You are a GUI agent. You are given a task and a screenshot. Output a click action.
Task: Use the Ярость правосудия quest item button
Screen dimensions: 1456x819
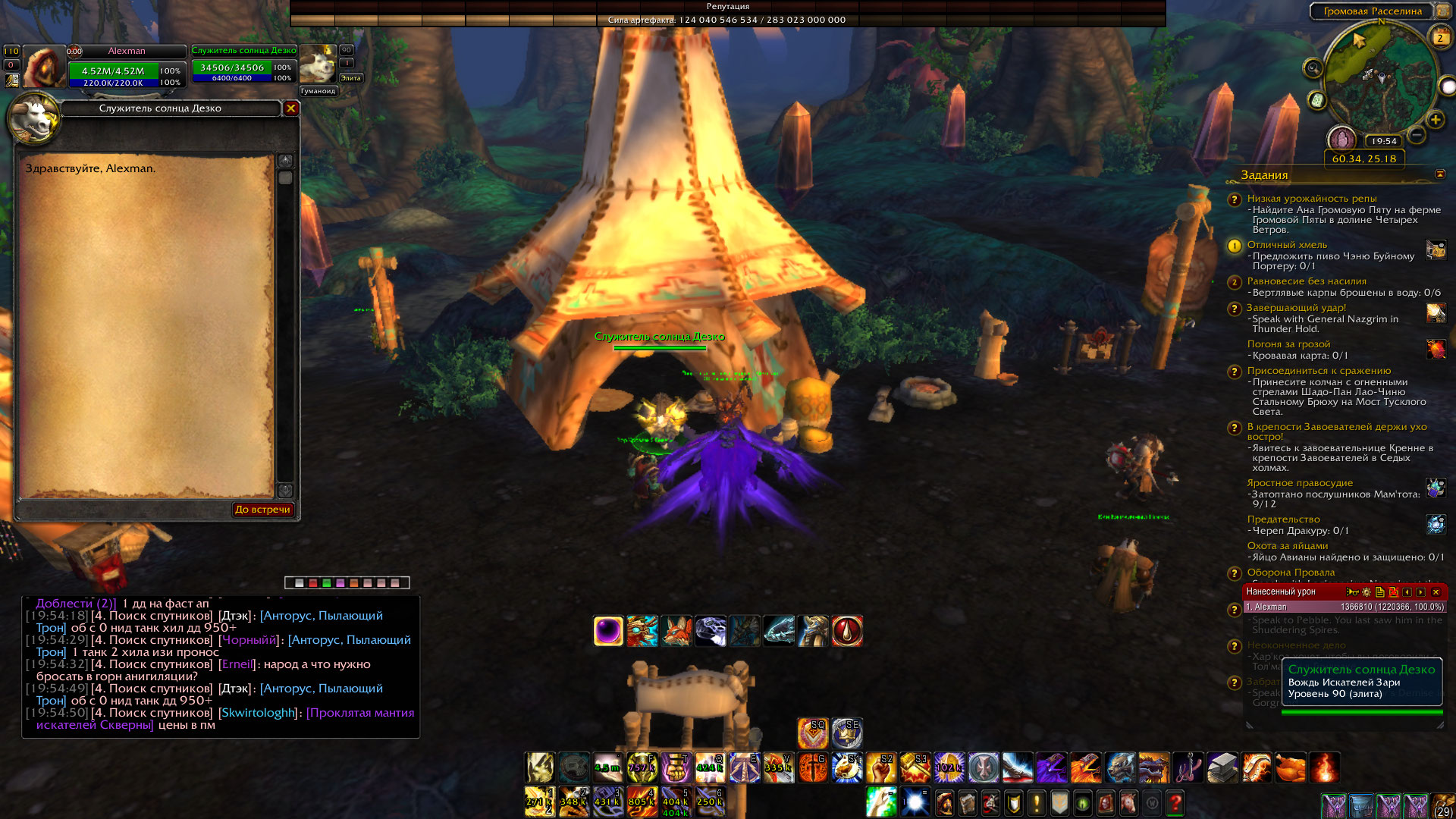1436,488
